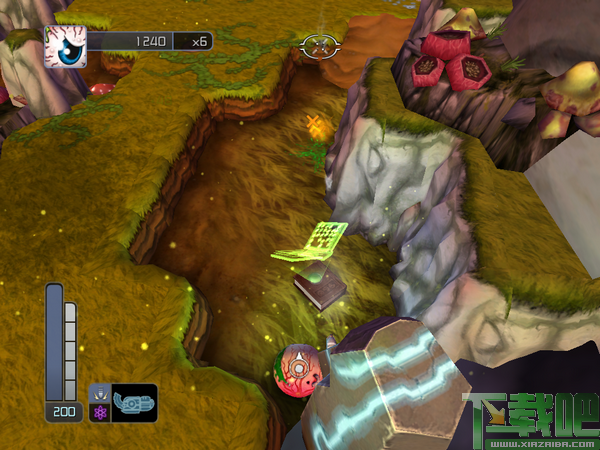Click the eyeball character portrait
The image size is (600, 450).
(x=66, y=46)
